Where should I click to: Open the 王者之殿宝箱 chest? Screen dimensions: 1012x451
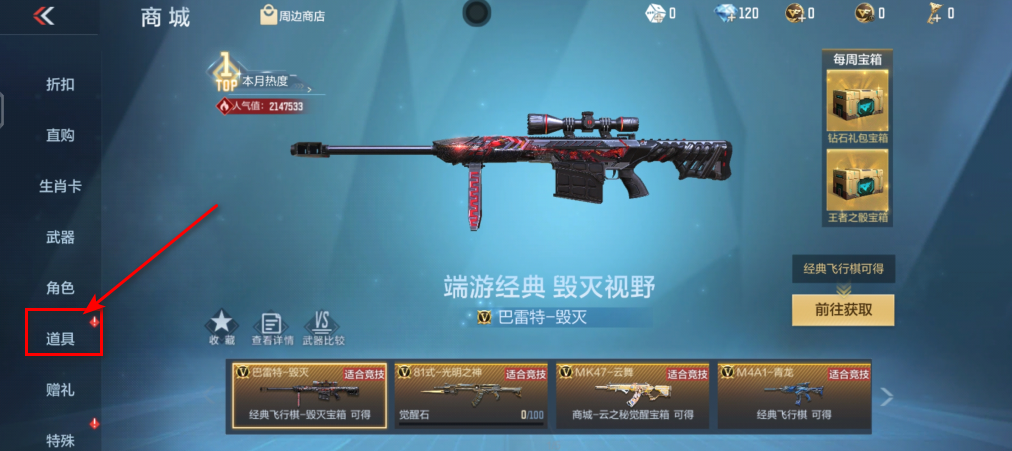(x=856, y=186)
